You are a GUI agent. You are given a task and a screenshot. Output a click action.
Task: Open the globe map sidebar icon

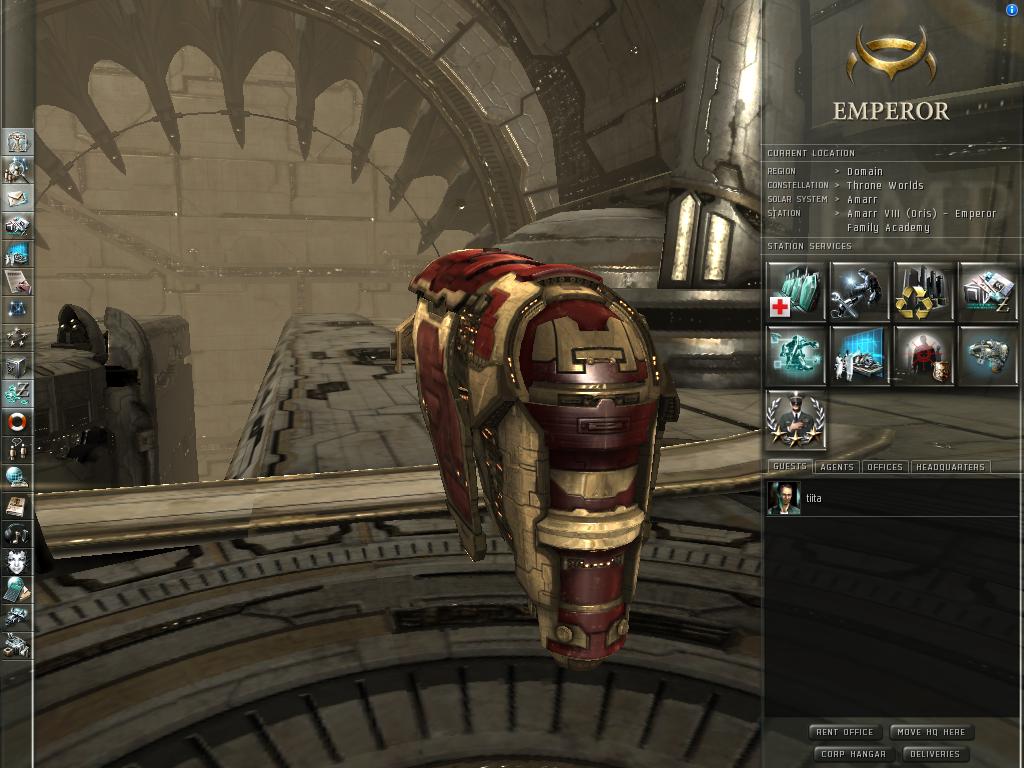17,477
